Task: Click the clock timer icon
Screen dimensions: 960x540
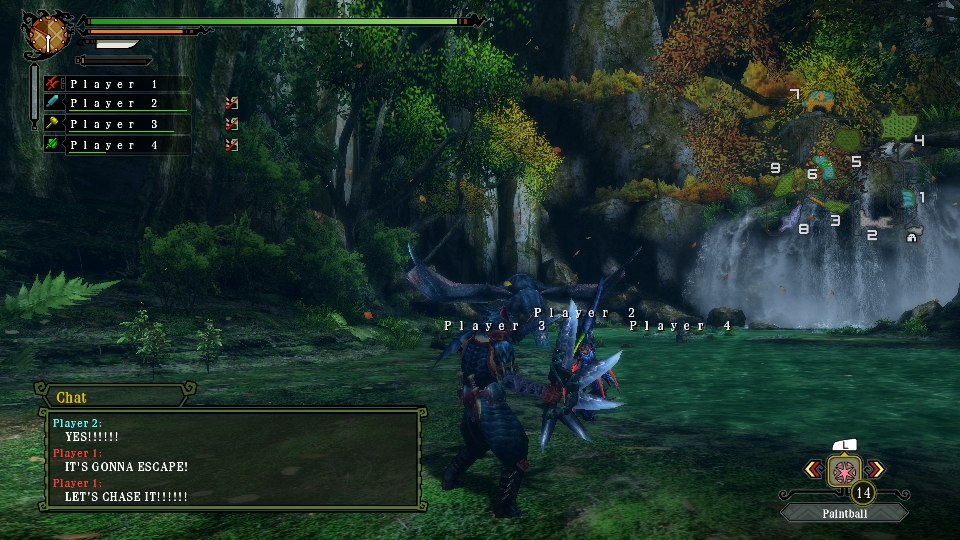Action: point(46,35)
